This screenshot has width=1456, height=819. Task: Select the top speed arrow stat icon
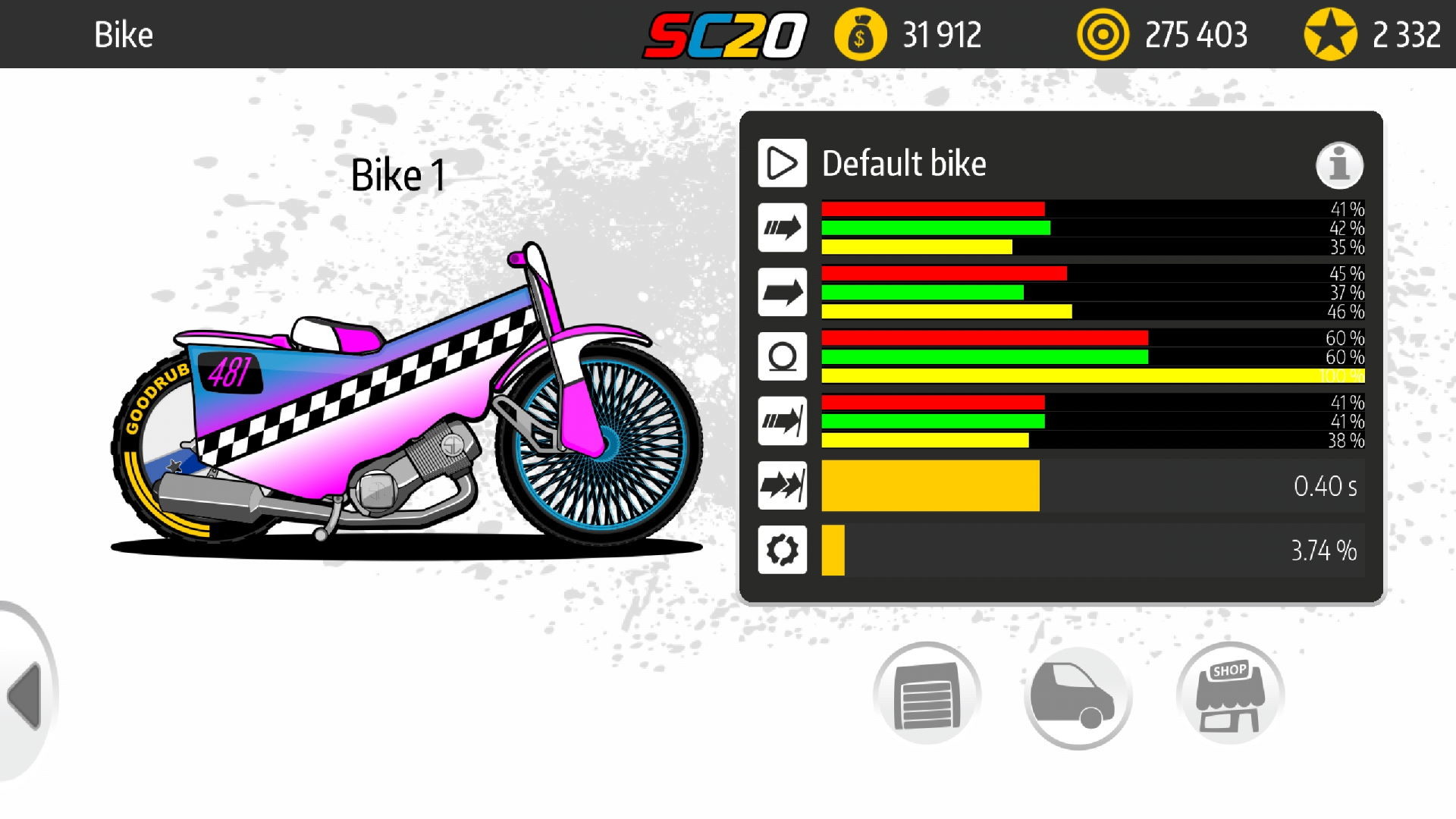782,292
